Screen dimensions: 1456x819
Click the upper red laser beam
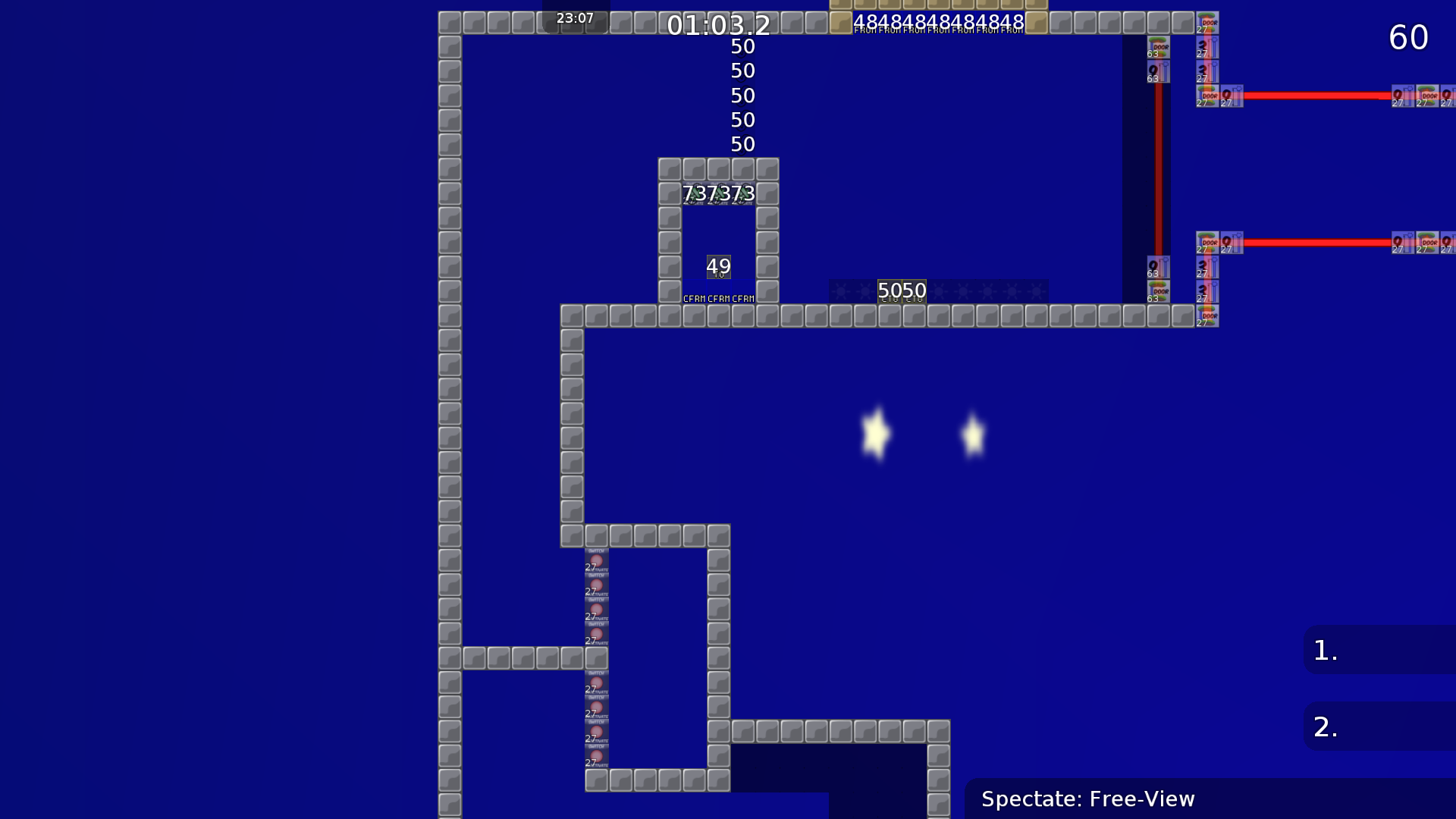click(x=1327, y=95)
